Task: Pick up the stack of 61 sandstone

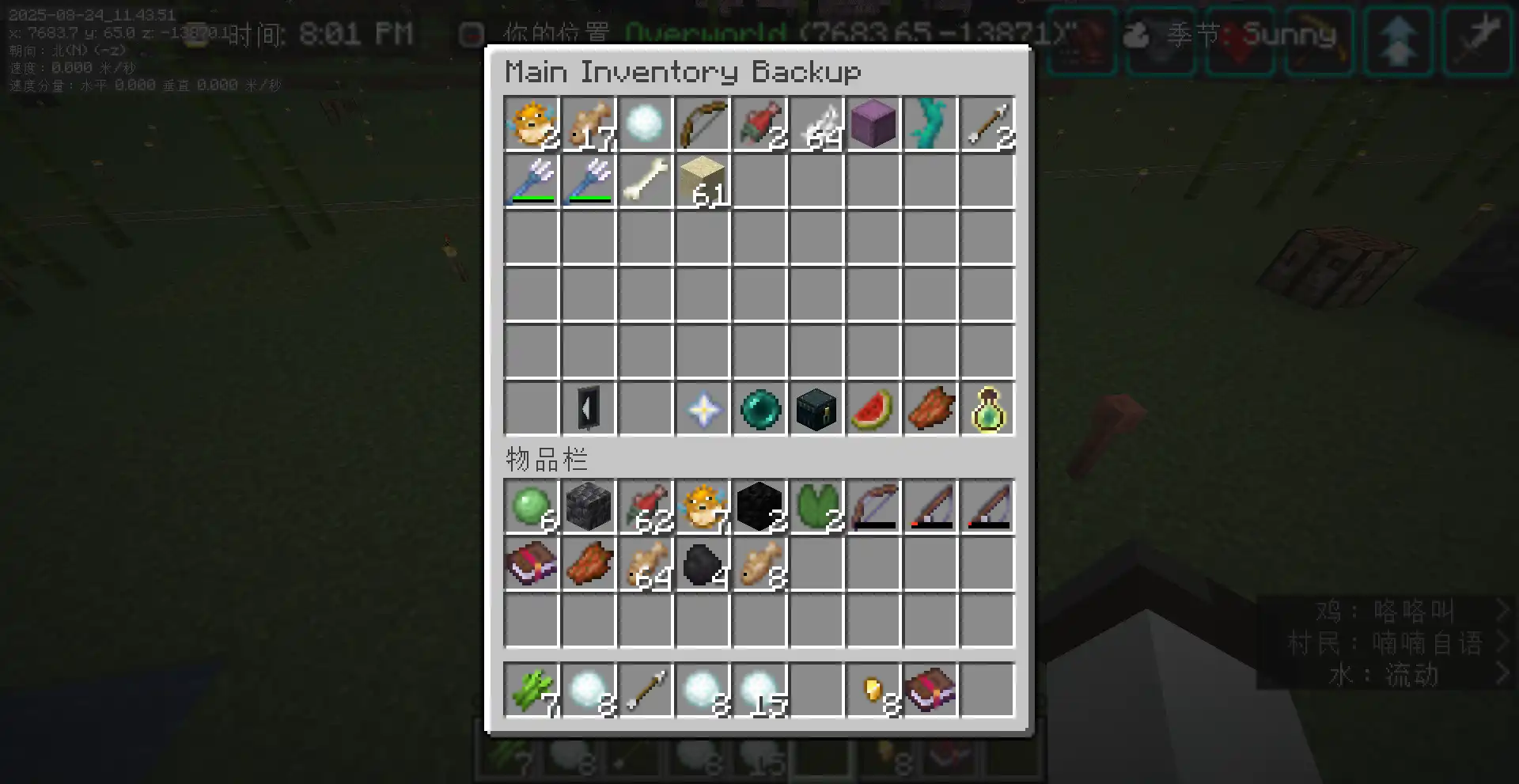Action: tap(703, 181)
